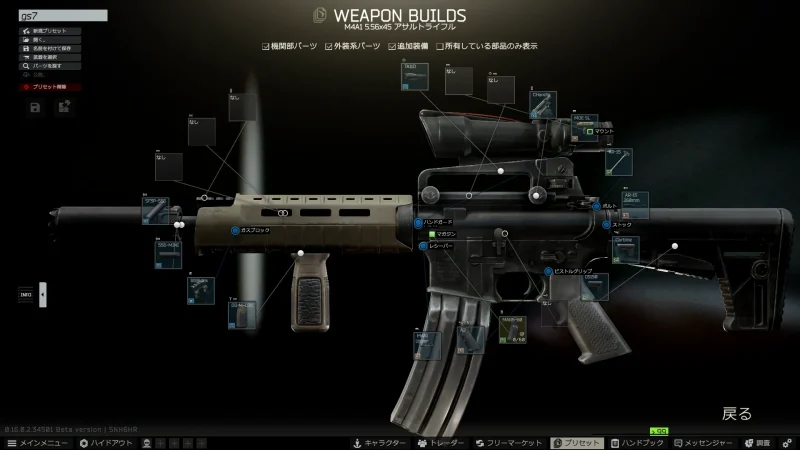Toggle the 所有している部品のみ表示 checkbox
This screenshot has width=800, height=450.
[x=441, y=46]
